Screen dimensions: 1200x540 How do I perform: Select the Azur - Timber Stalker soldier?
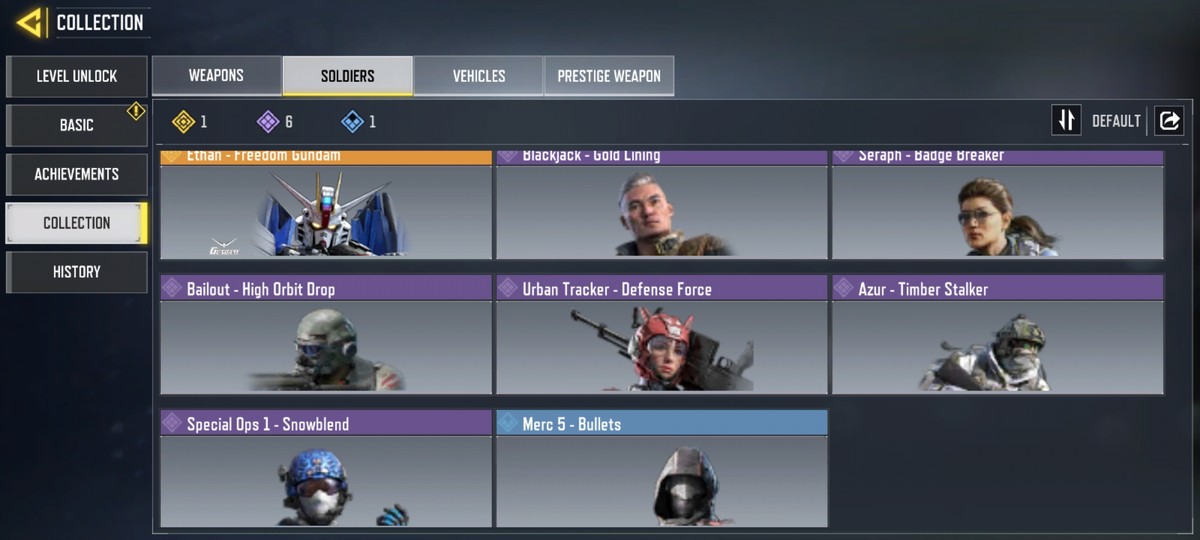(x=998, y=335)
